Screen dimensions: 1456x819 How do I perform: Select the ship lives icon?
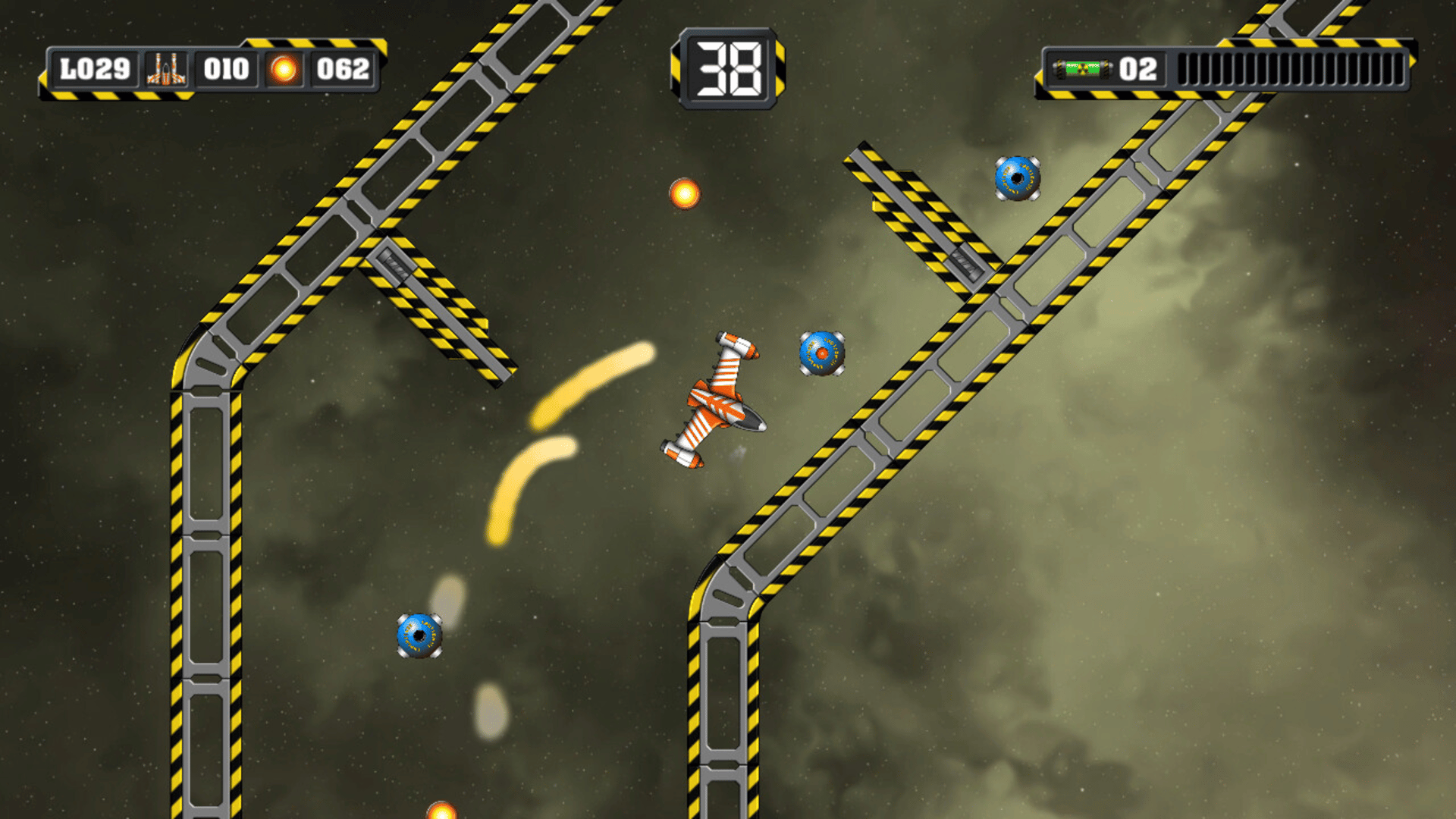[166, 69]
